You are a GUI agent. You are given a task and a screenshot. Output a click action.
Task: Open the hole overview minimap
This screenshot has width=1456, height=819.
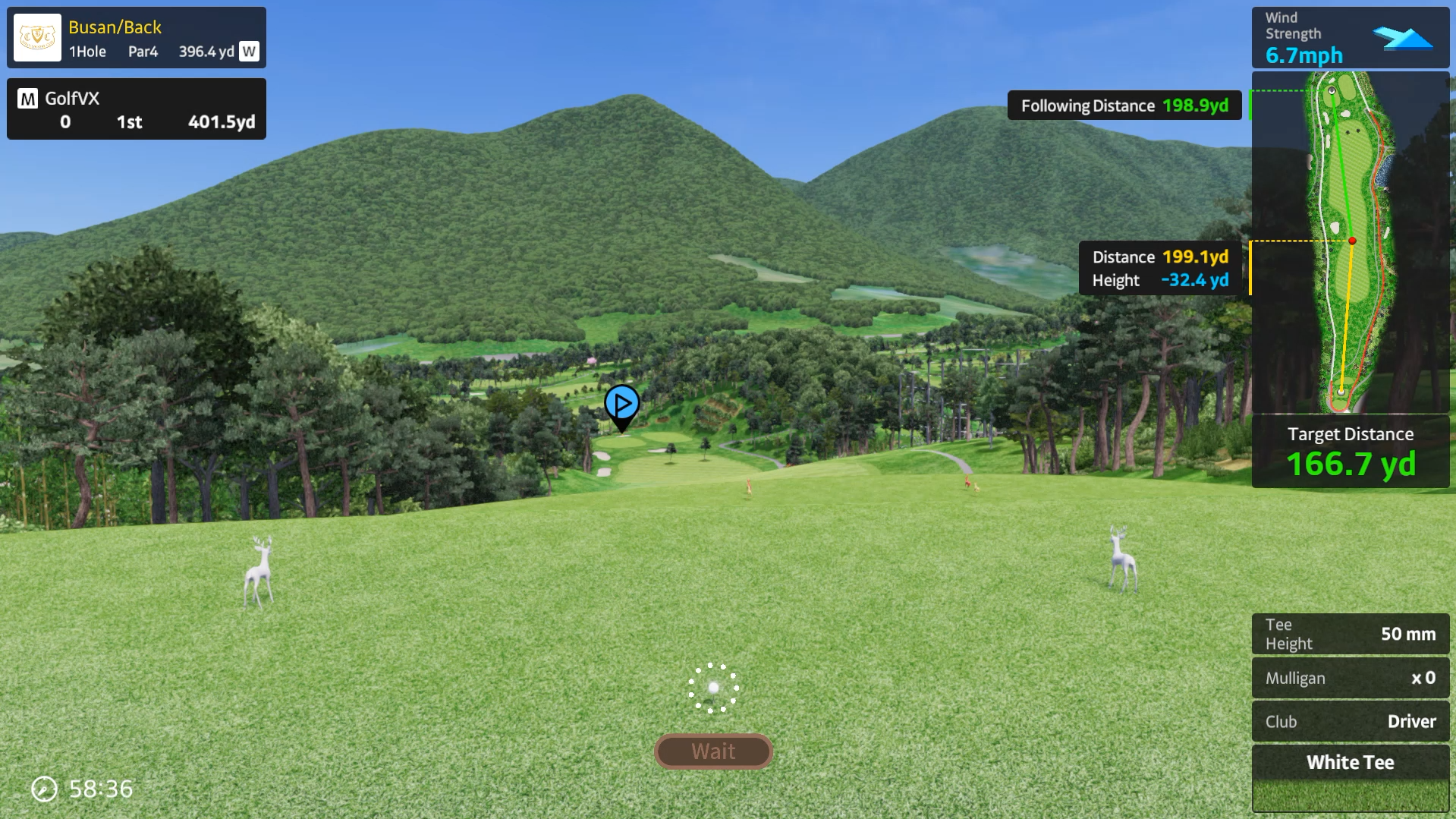[x=1350, y=242]
